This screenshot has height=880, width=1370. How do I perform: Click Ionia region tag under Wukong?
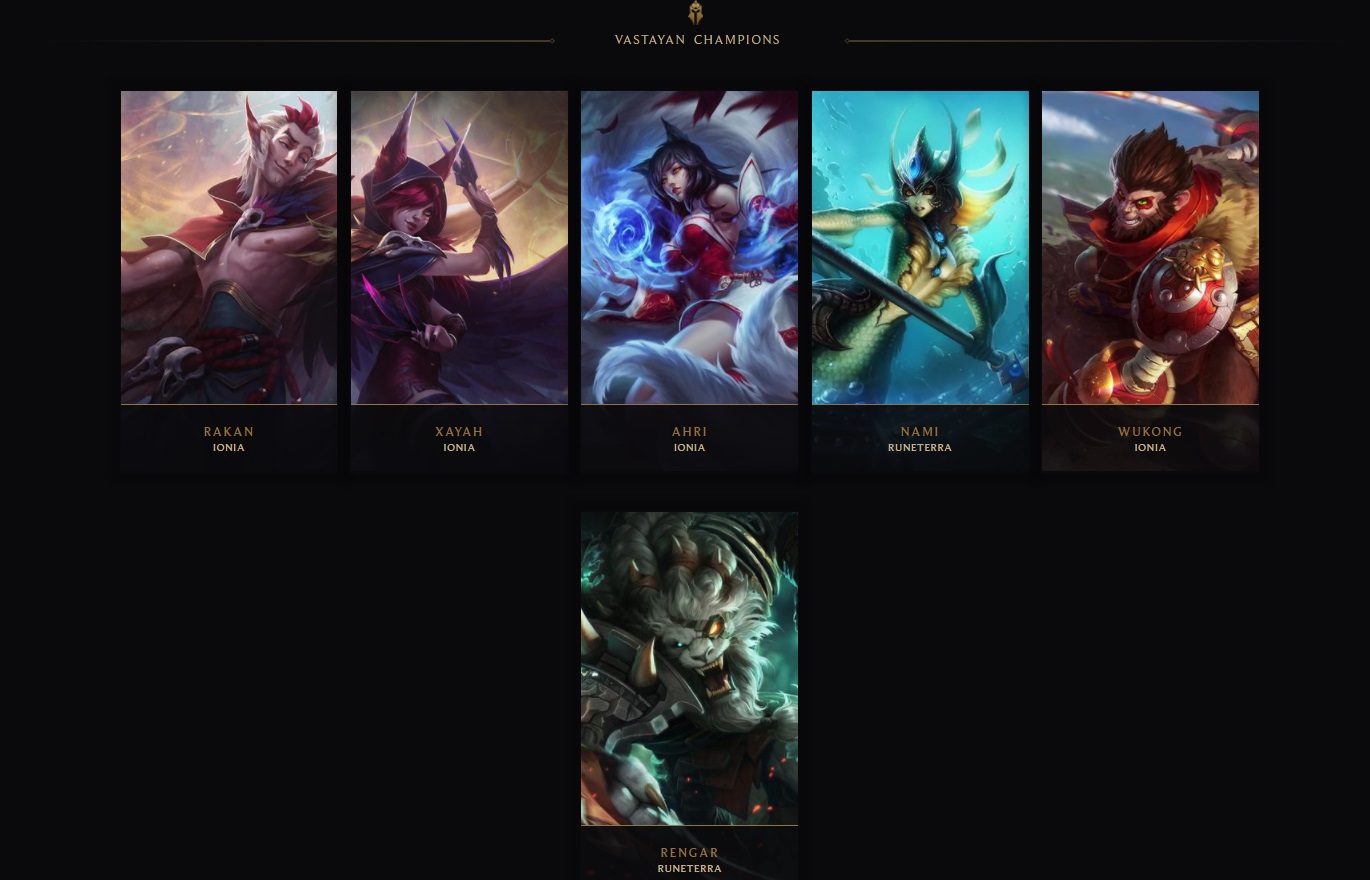point(1150,447)
